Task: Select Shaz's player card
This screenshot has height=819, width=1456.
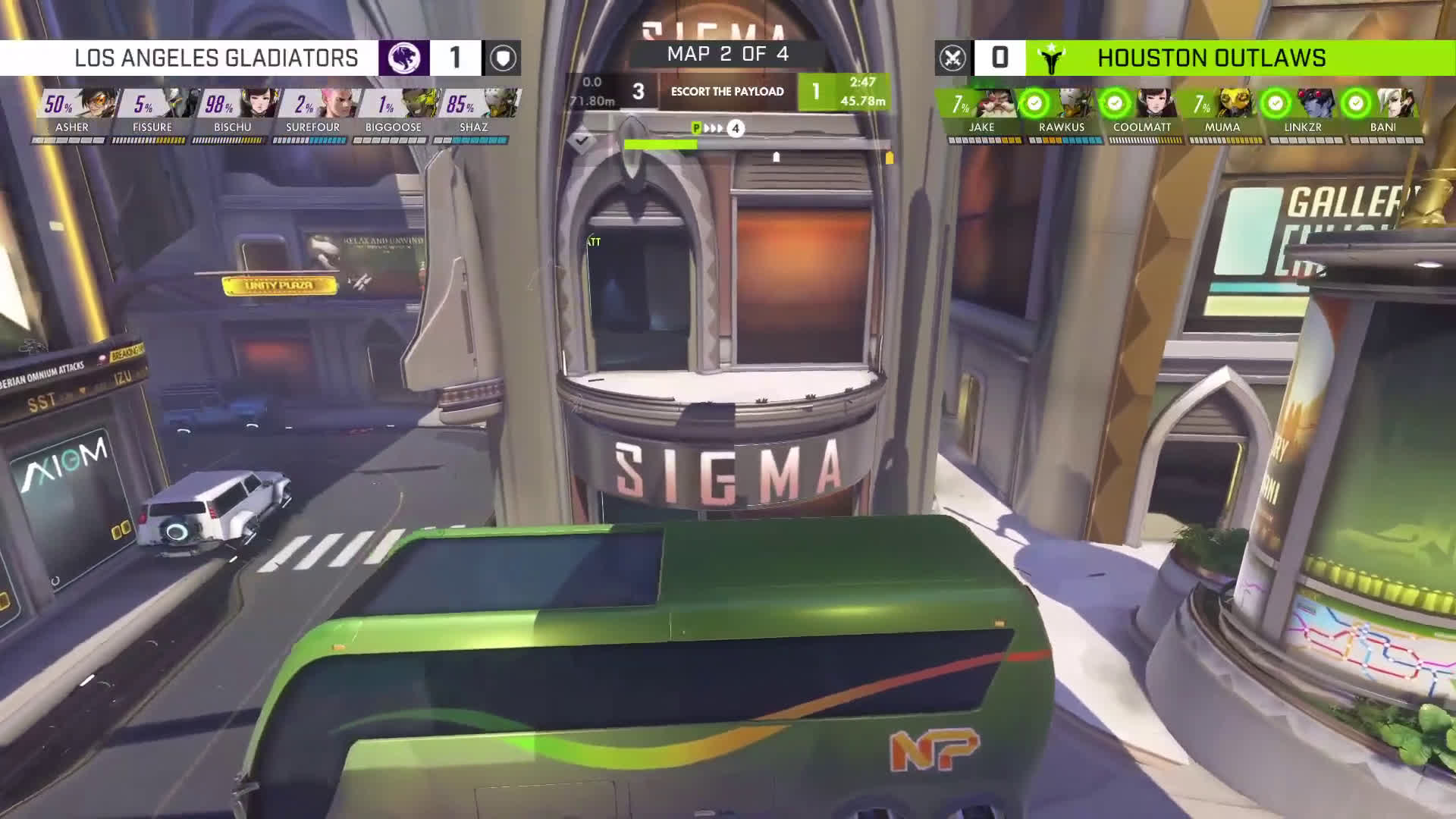Action: [x=473, y=115]
